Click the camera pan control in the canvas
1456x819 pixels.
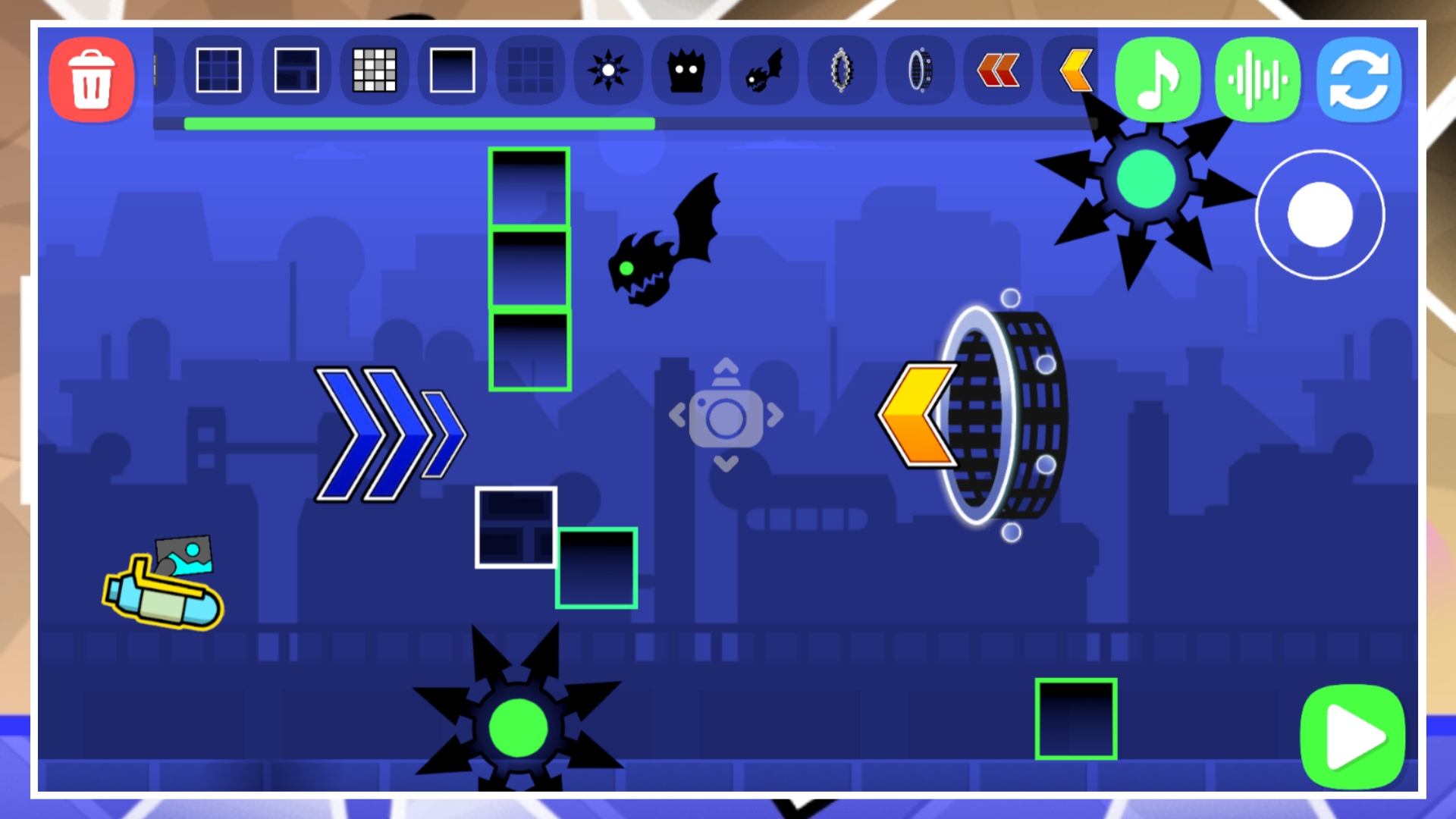[x=726, y=416]
